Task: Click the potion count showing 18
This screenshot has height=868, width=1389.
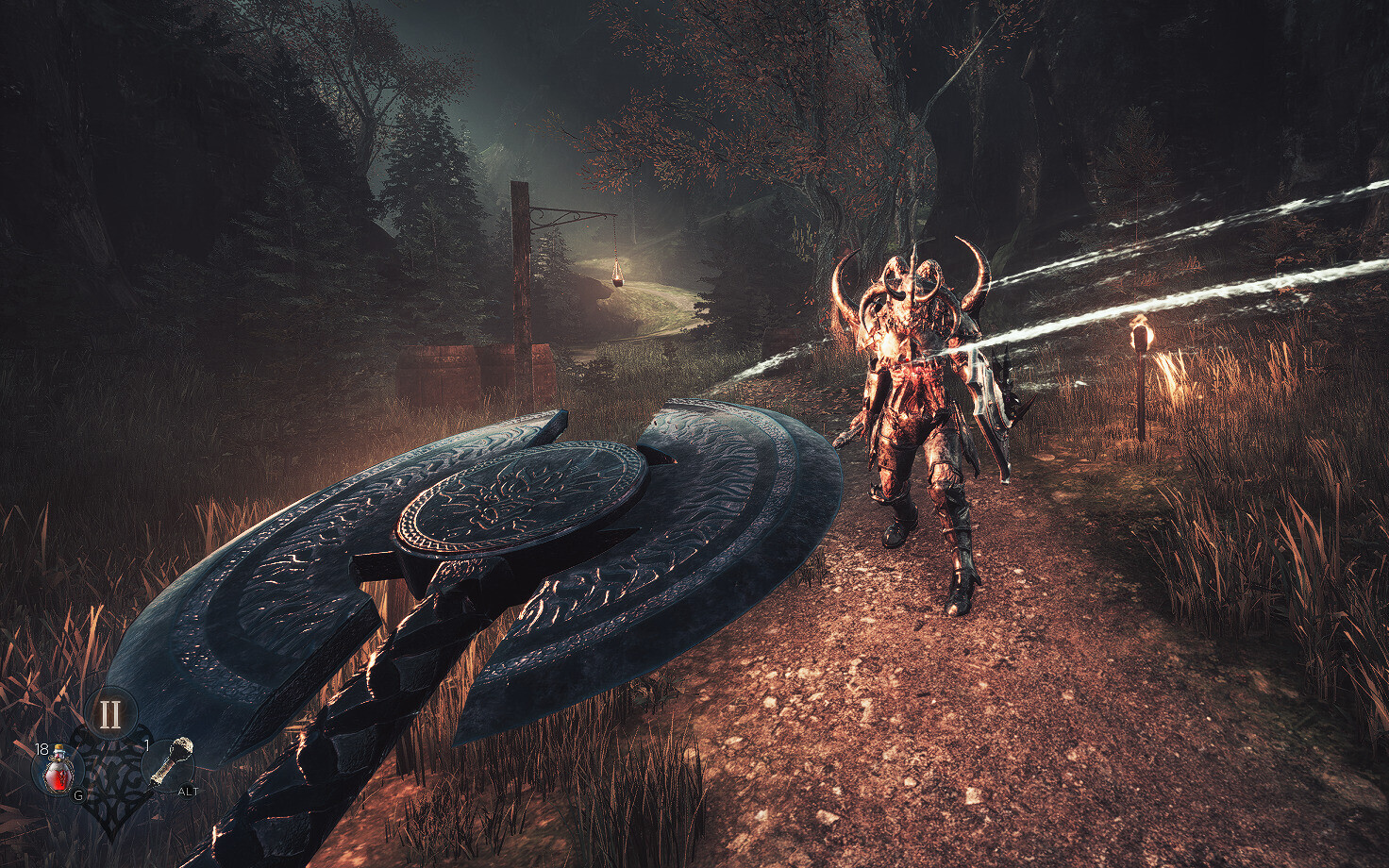Action: (x=42, y=749)
